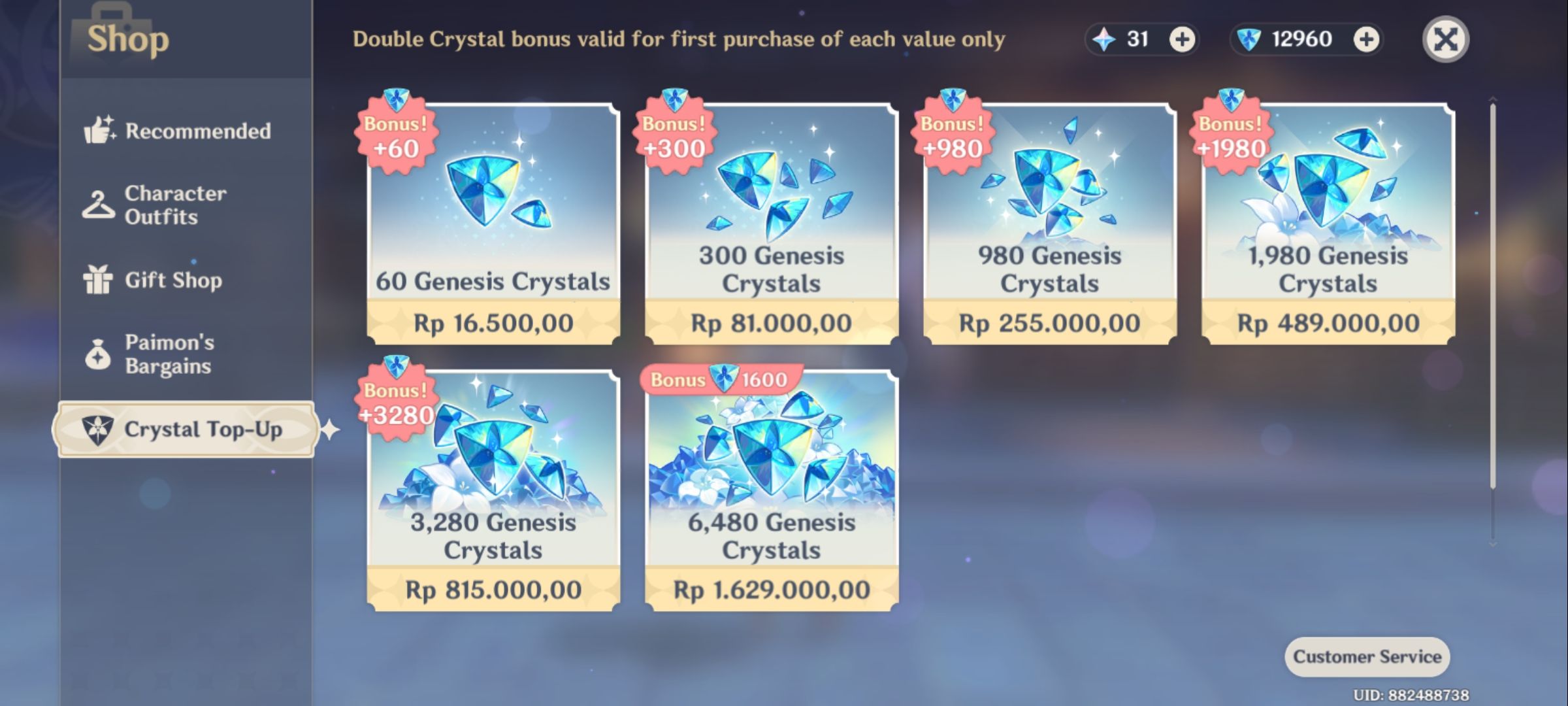
Task: Open Paimon's Bargains bag icon
Action: click(99, 353)
